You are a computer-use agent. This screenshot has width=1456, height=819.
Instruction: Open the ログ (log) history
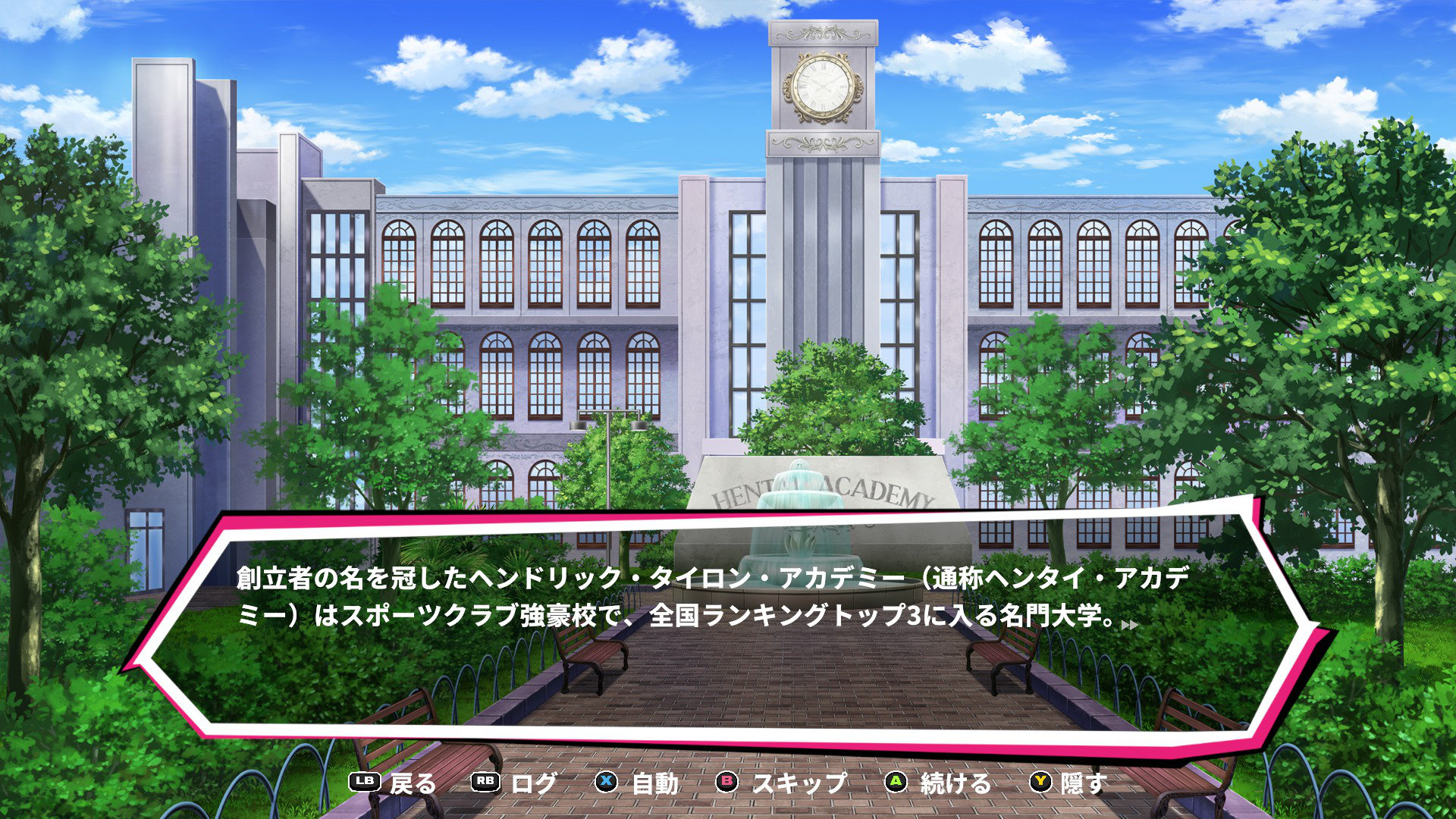click(x=514, y=783)
